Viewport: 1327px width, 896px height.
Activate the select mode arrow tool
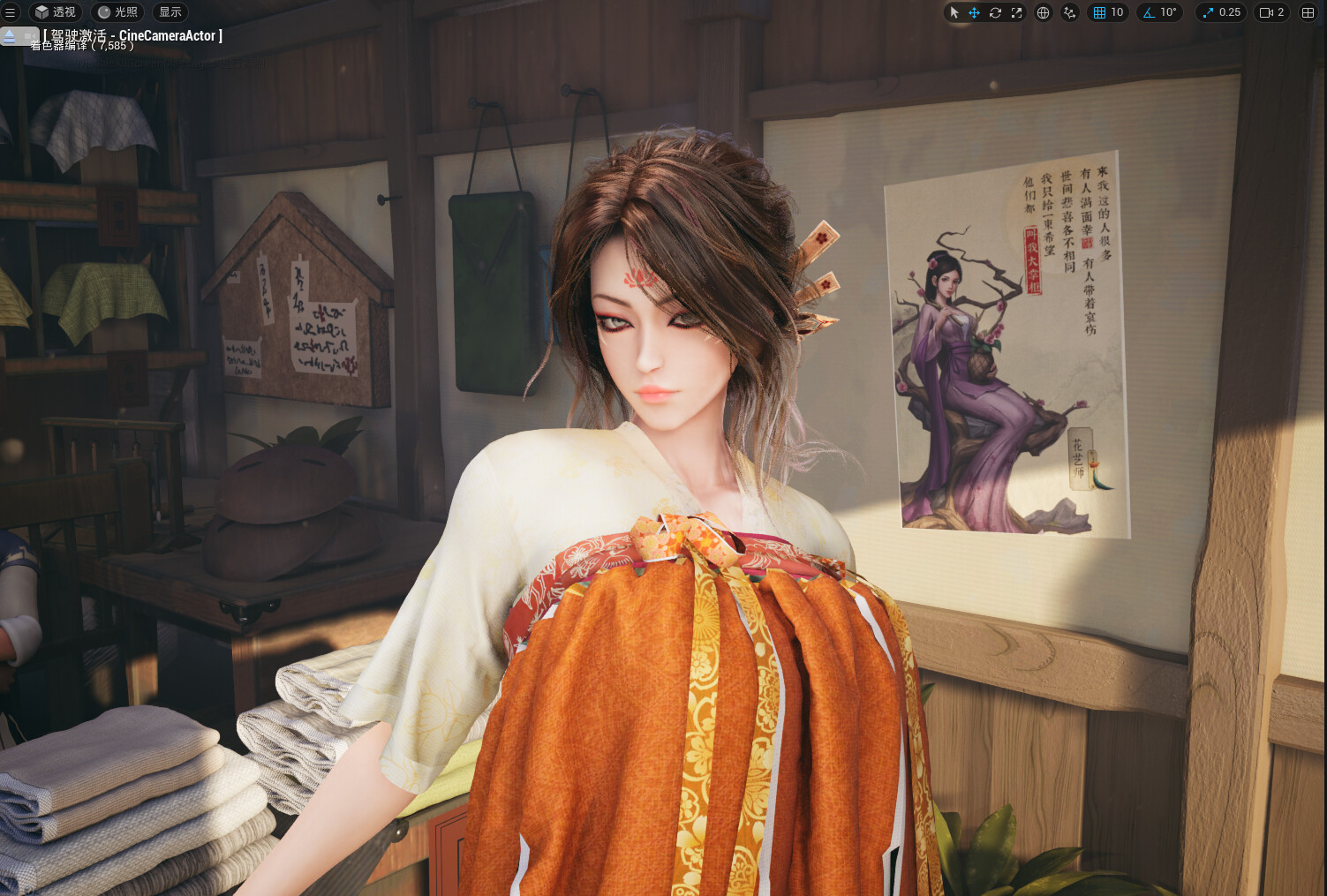(x=954, y=12)
